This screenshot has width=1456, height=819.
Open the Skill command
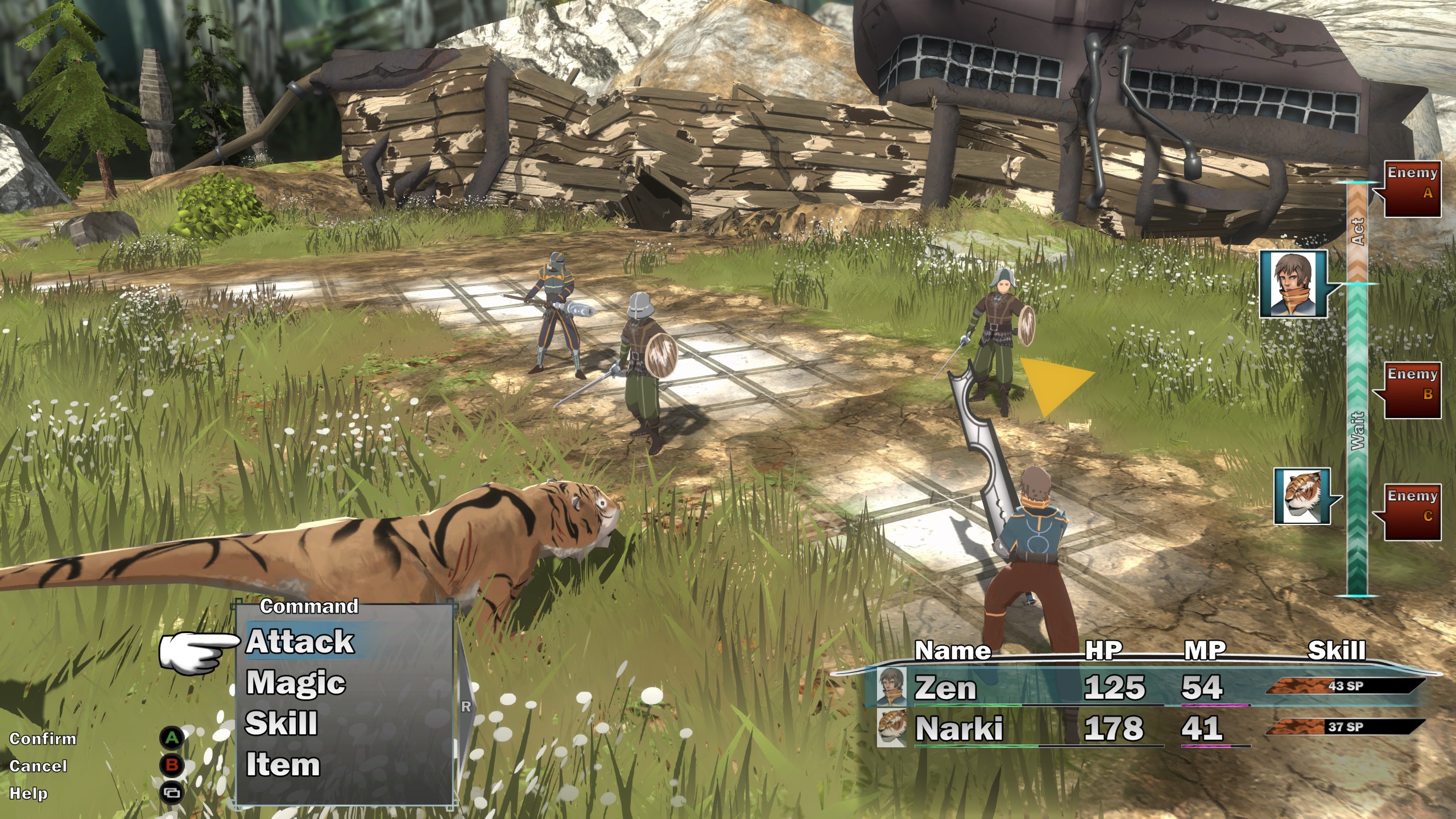point(282,723)
